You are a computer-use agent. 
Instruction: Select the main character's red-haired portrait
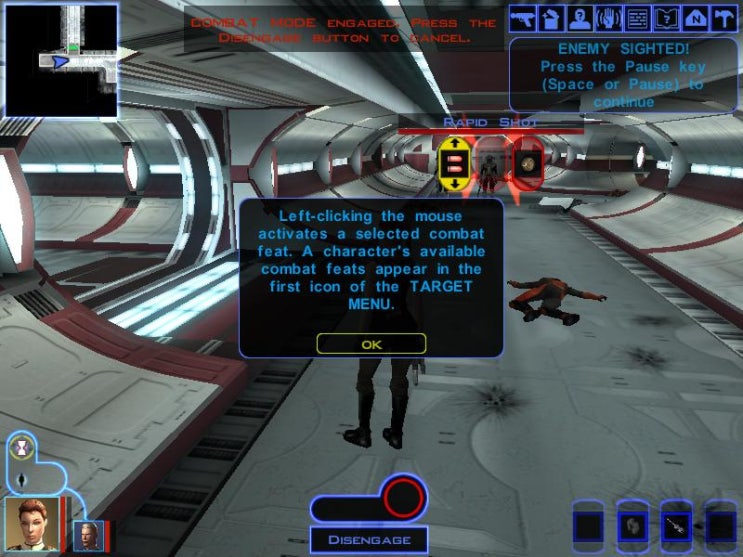(33, 522)
